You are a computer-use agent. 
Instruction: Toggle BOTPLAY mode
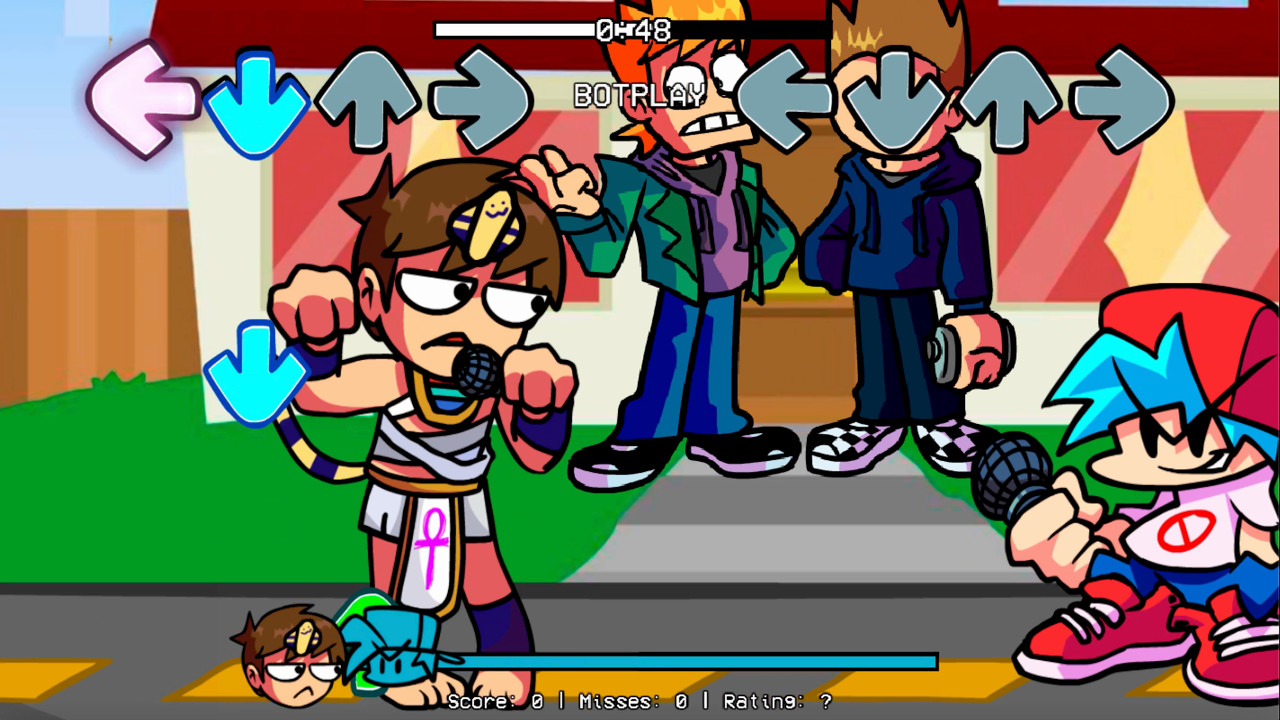point(640,96)
